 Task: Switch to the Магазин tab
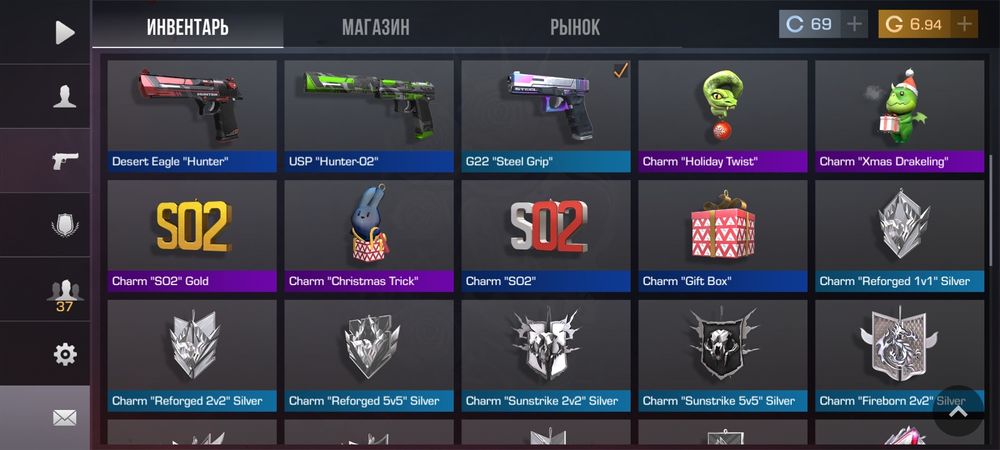click(x=375, y=27)
